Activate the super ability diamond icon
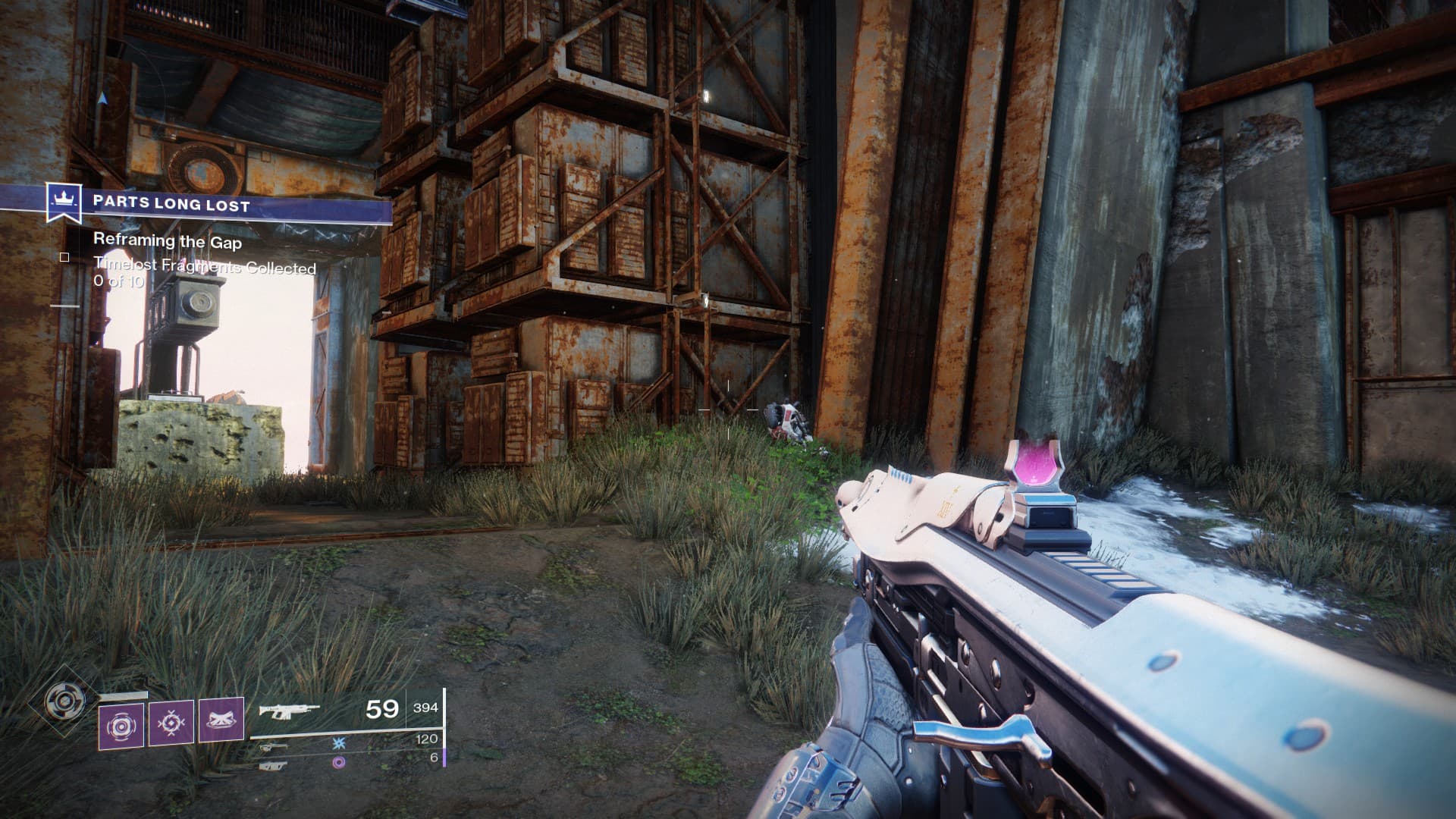 pos(59,701)
